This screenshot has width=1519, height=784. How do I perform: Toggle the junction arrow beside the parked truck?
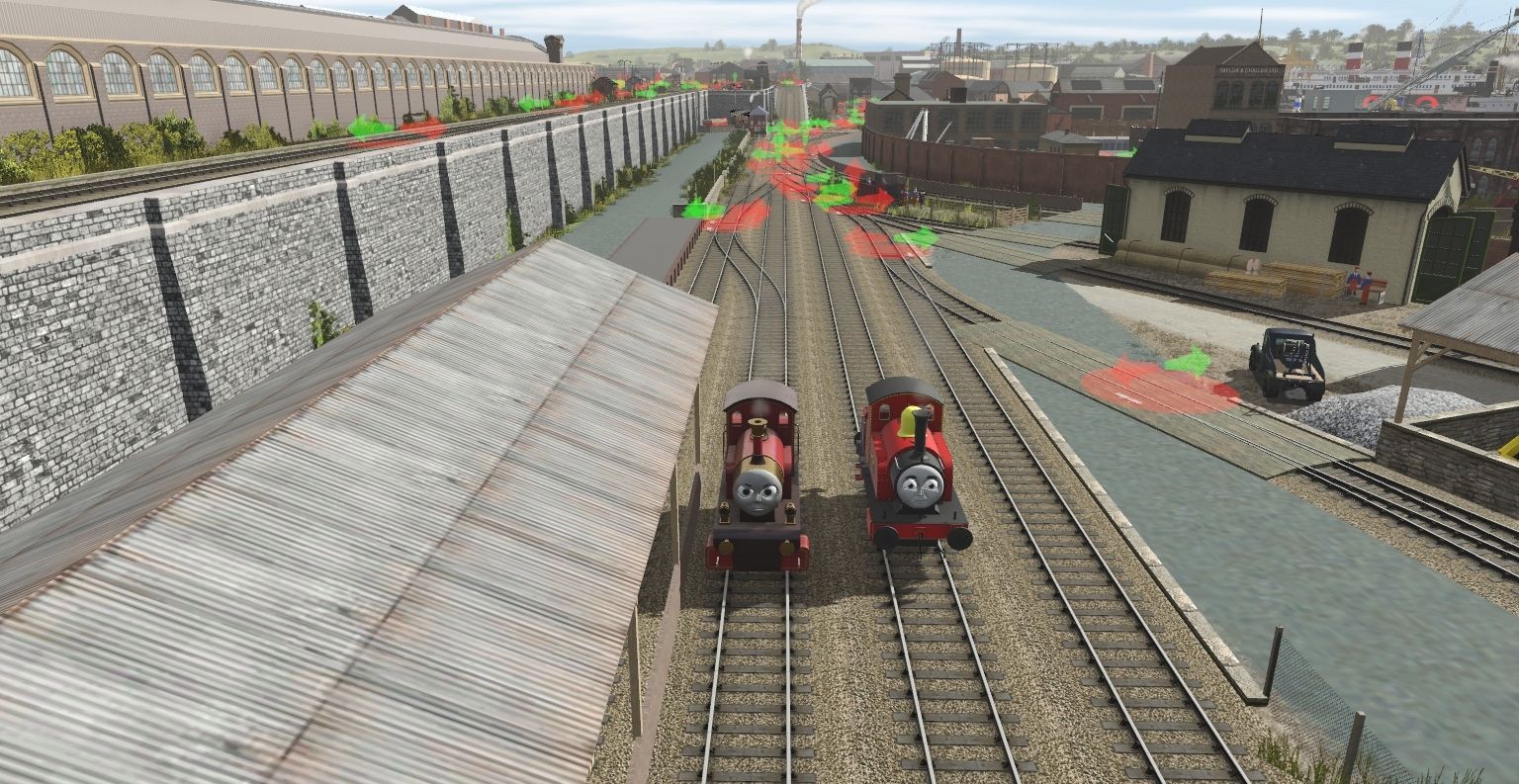click(1188, 363)
